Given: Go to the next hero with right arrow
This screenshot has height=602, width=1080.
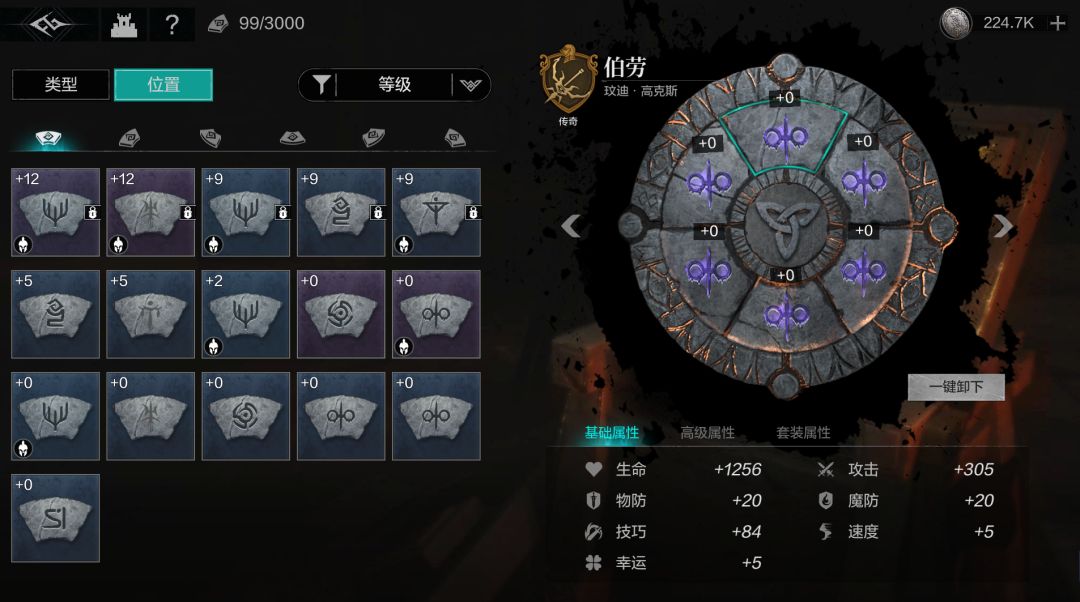Looking at the screenshot, I should pyautogui.click(x=1003, y=226).
